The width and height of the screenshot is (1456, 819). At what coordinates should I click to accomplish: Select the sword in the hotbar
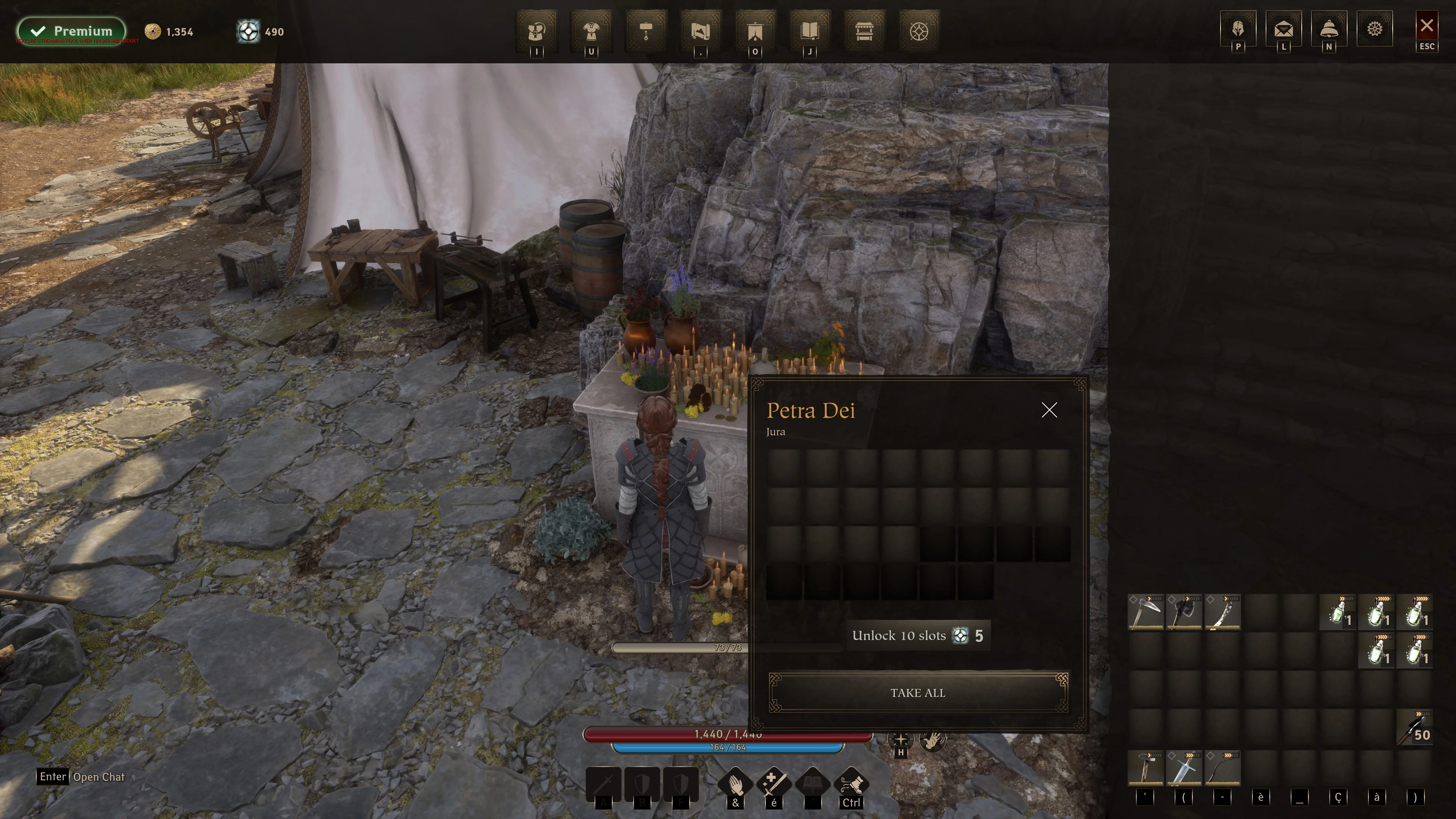click(1184, 769)
